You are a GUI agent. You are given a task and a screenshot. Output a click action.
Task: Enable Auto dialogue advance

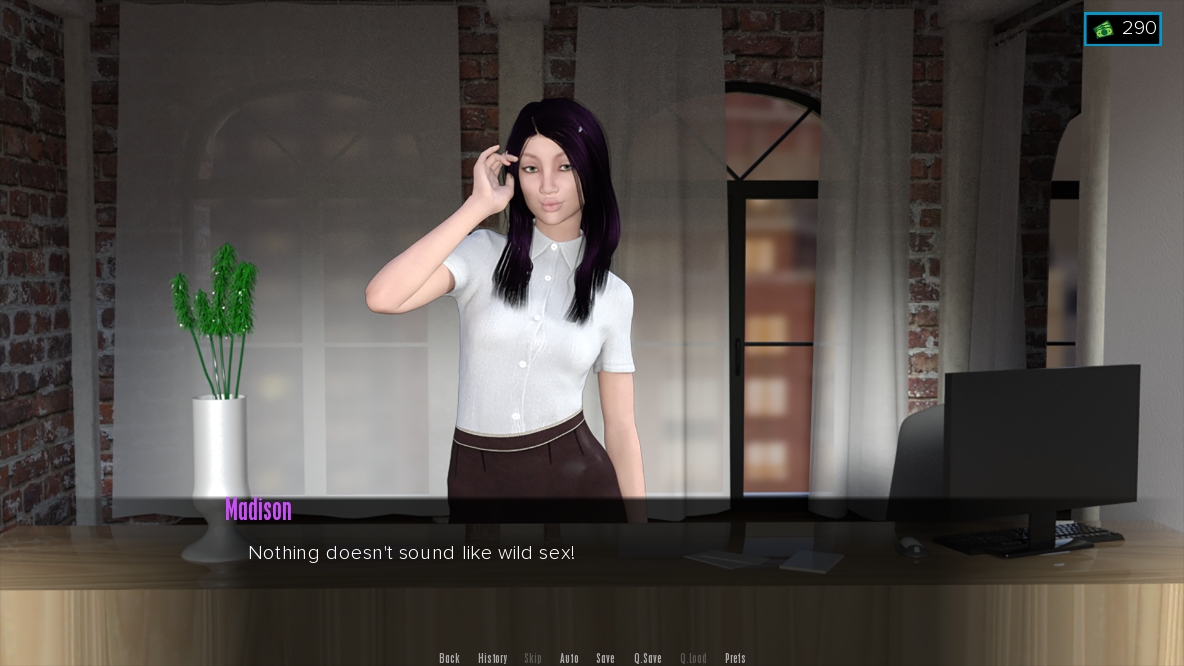(569, 658)
